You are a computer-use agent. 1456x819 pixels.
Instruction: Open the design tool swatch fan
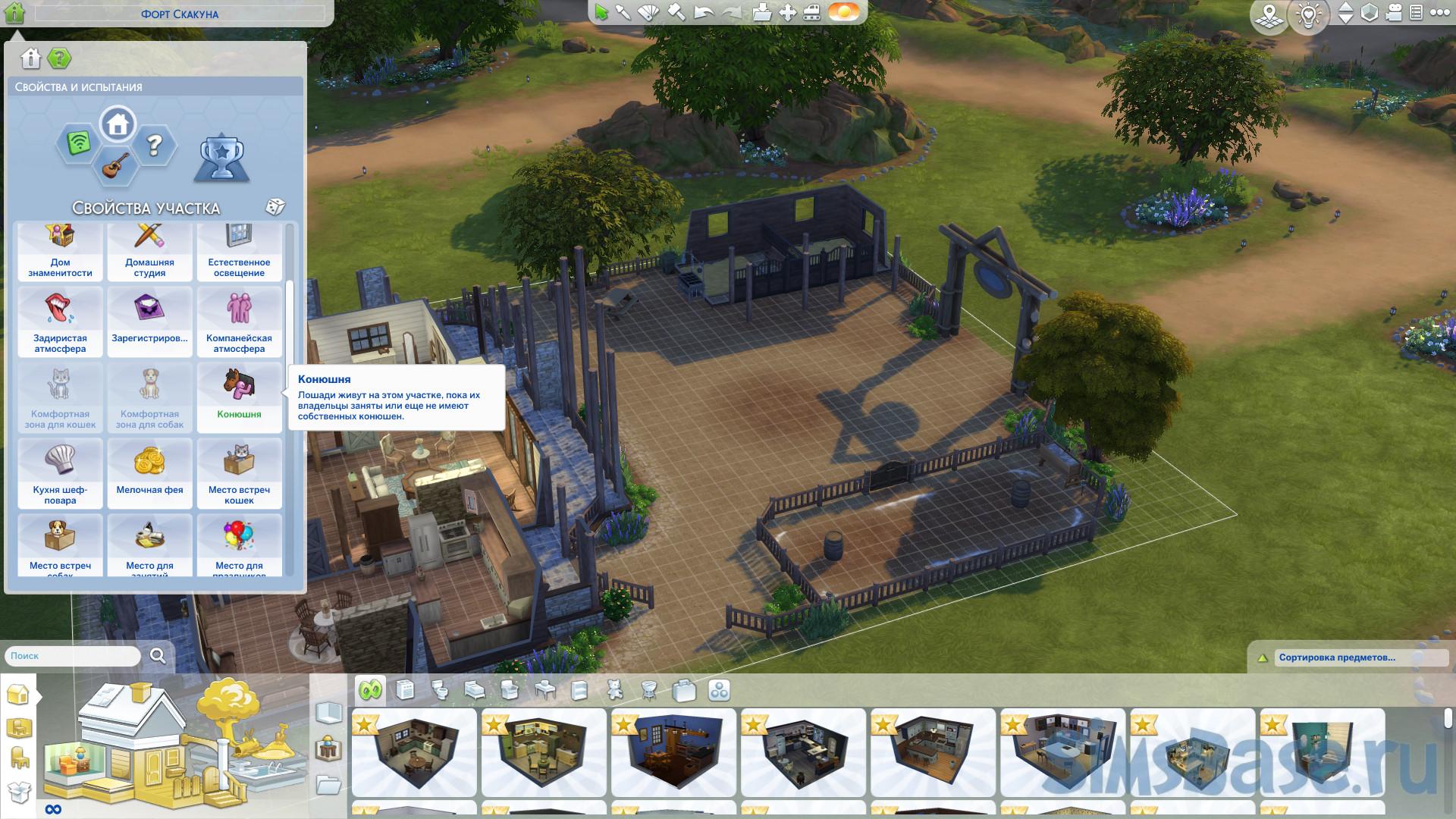click(x=649, y=13)
